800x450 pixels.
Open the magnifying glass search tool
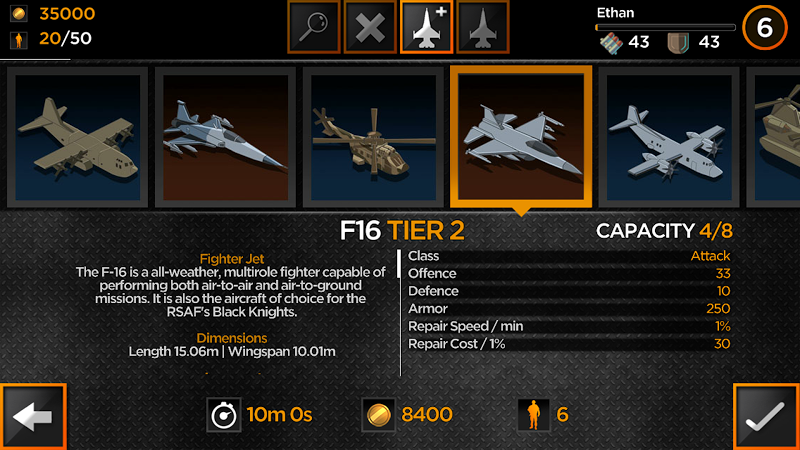[313, 27]
